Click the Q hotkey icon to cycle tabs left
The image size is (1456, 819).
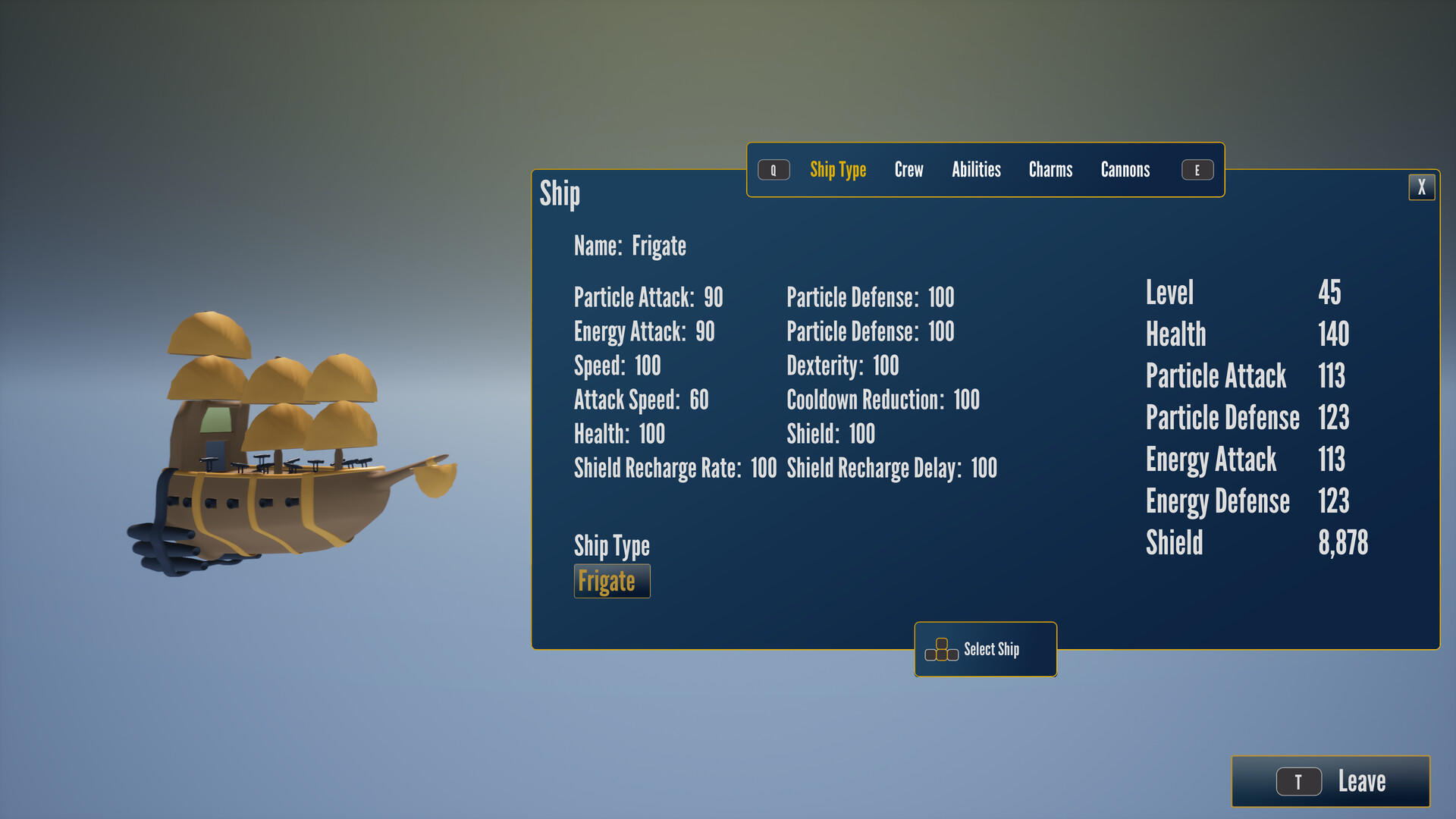(x=773, y=170)
